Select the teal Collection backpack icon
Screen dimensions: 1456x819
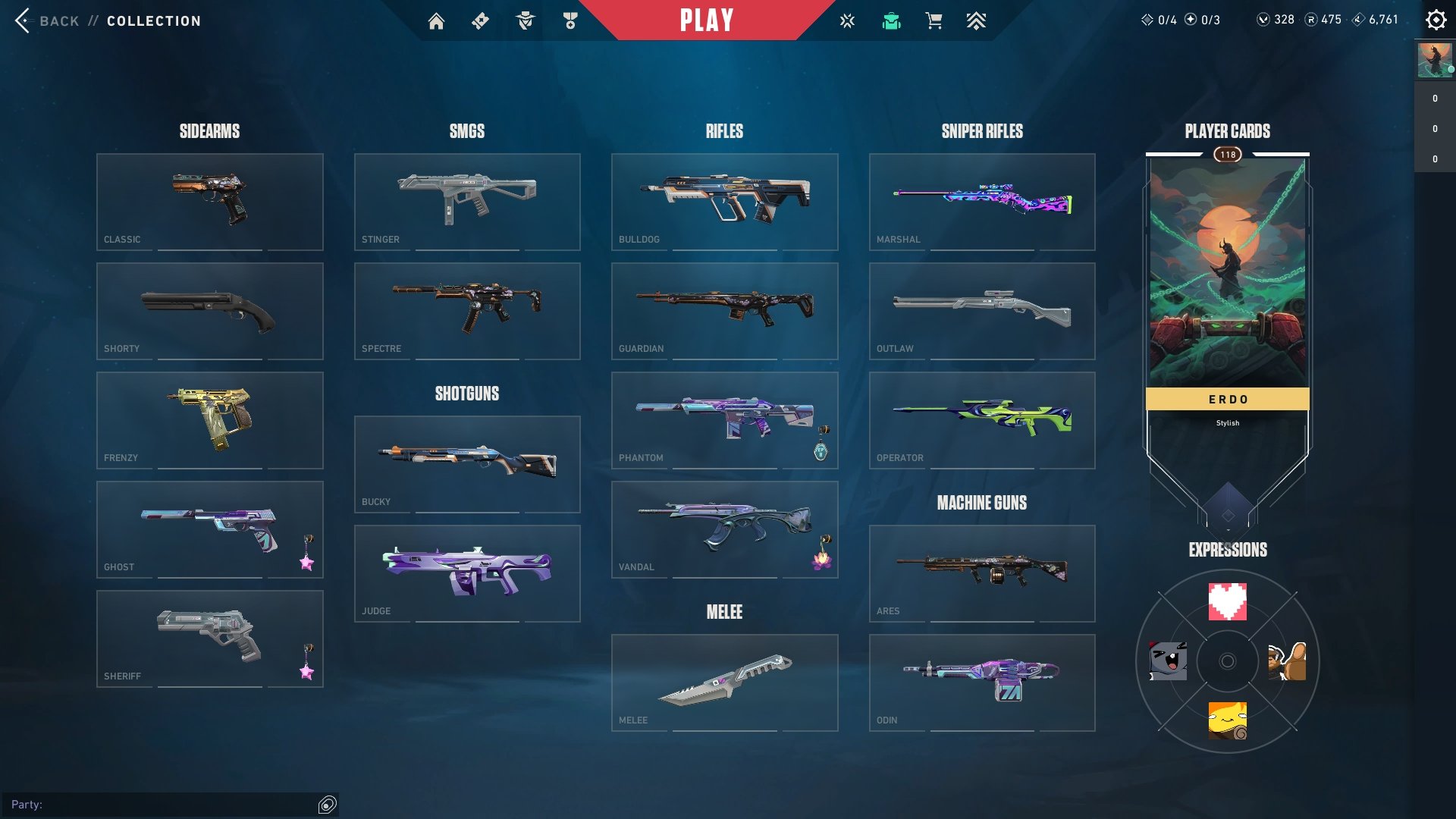click(x=891, y=20)
